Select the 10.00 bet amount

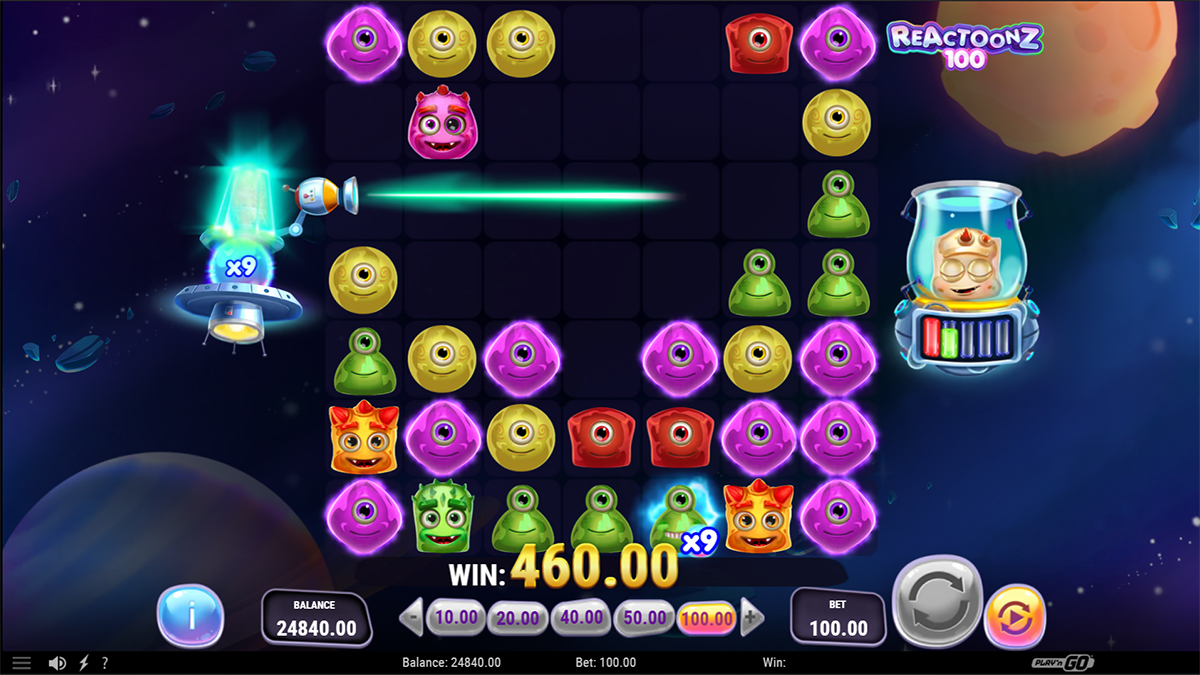point(456,617)
